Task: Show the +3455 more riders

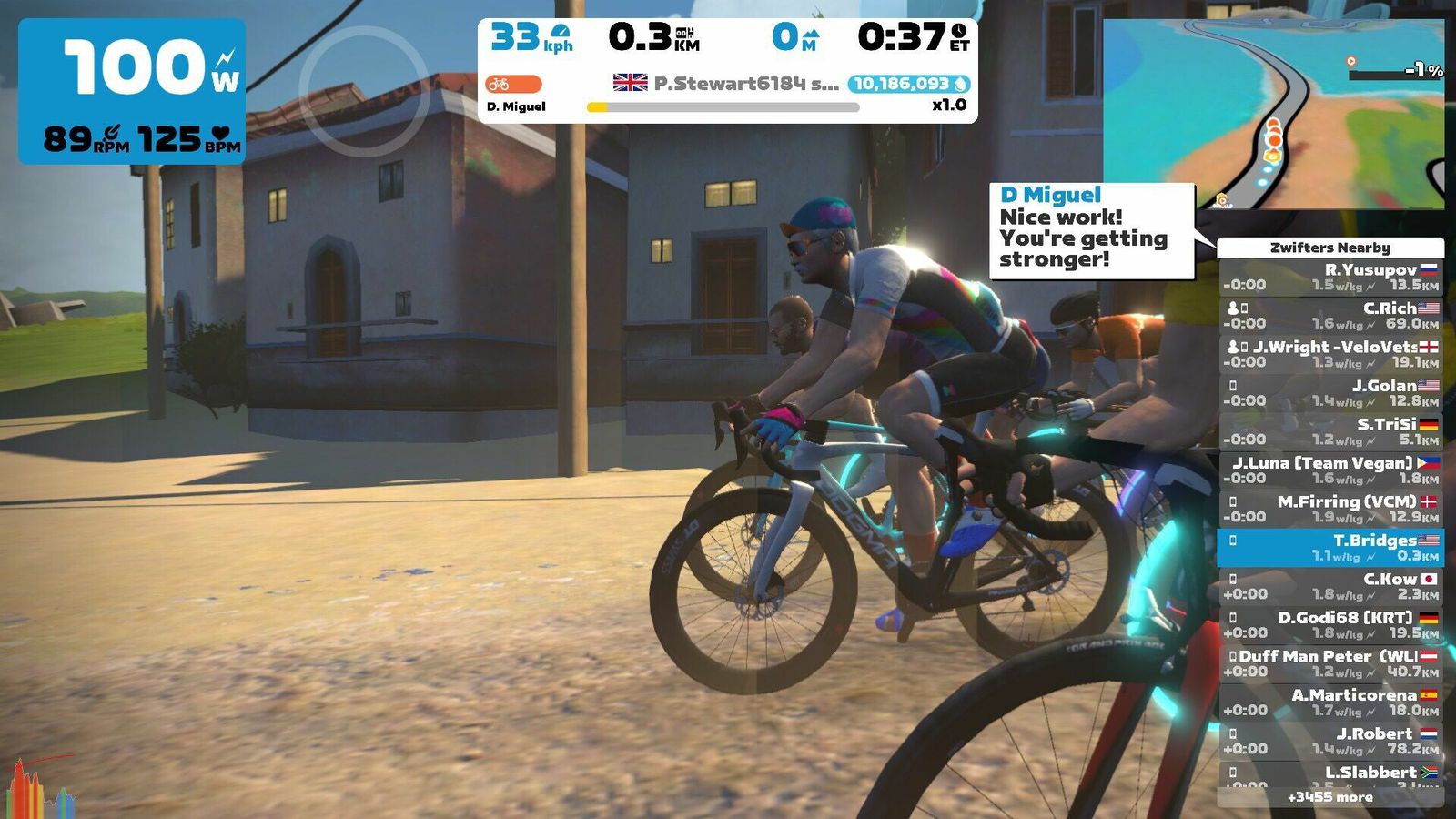Action: click(x=1330, y=797)
